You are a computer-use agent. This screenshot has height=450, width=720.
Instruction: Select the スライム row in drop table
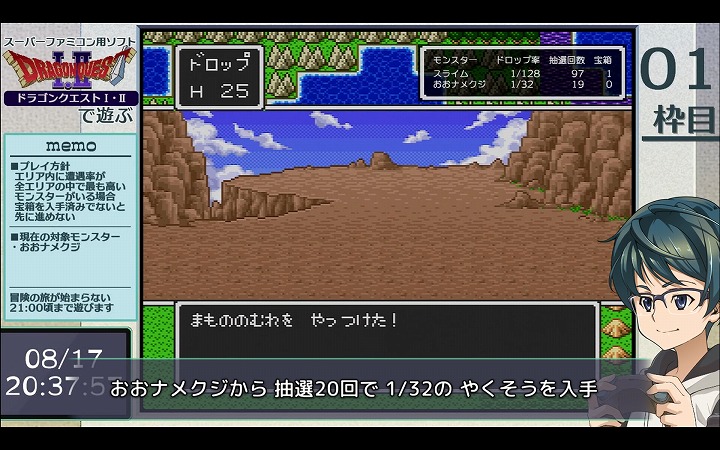[524, 74]
